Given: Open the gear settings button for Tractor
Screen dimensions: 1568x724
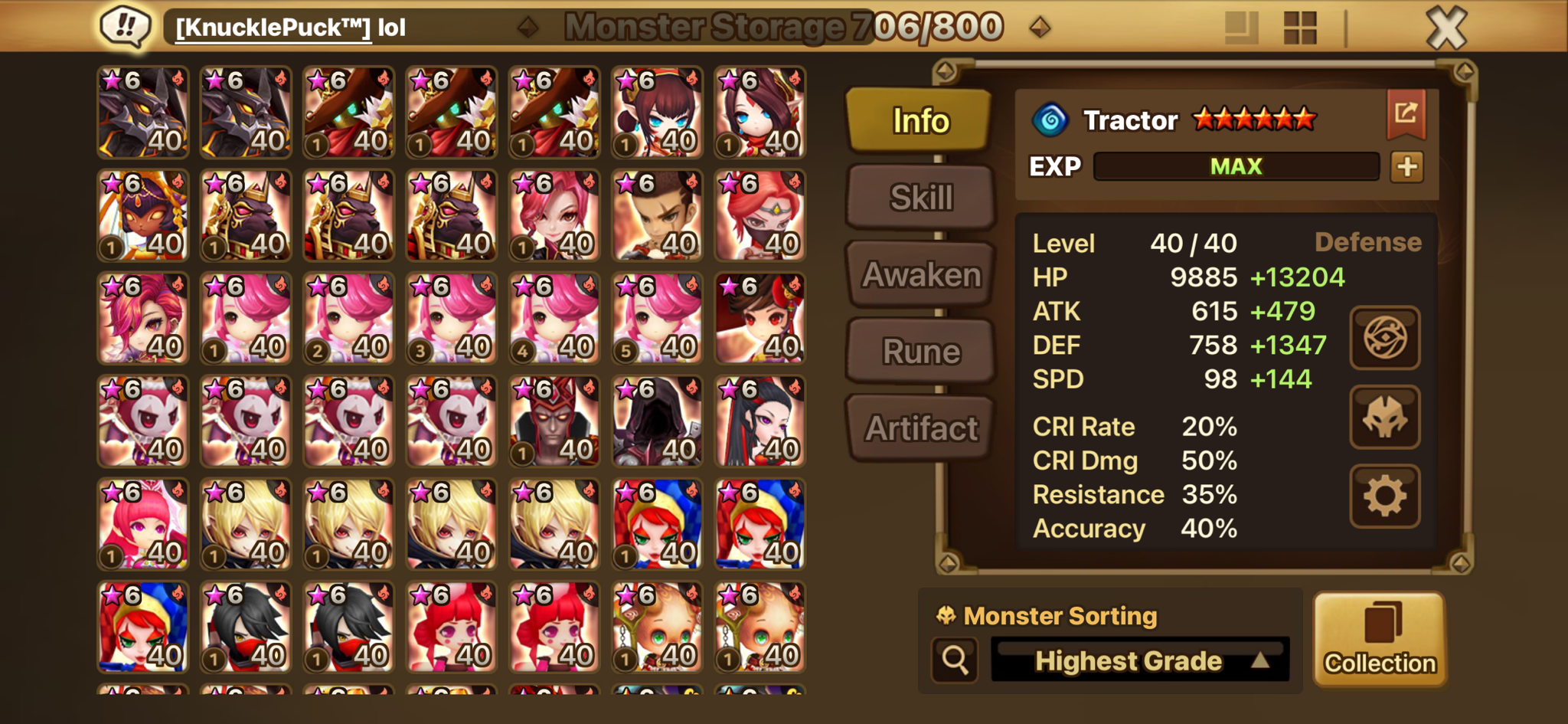Looking at the screenshot, I should [1384, 496].
